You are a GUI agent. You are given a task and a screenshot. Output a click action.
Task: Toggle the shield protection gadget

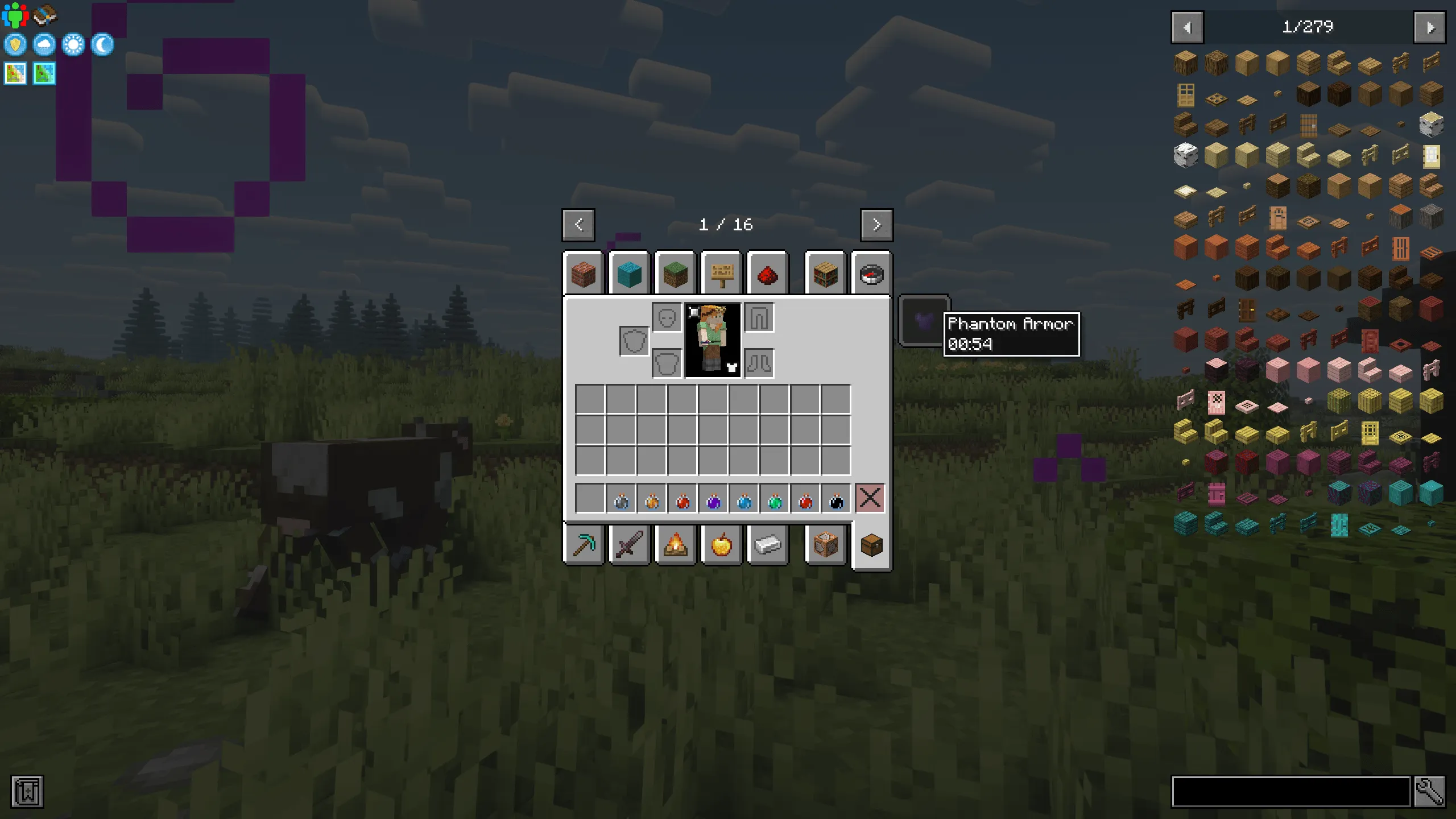pos(15,45)
